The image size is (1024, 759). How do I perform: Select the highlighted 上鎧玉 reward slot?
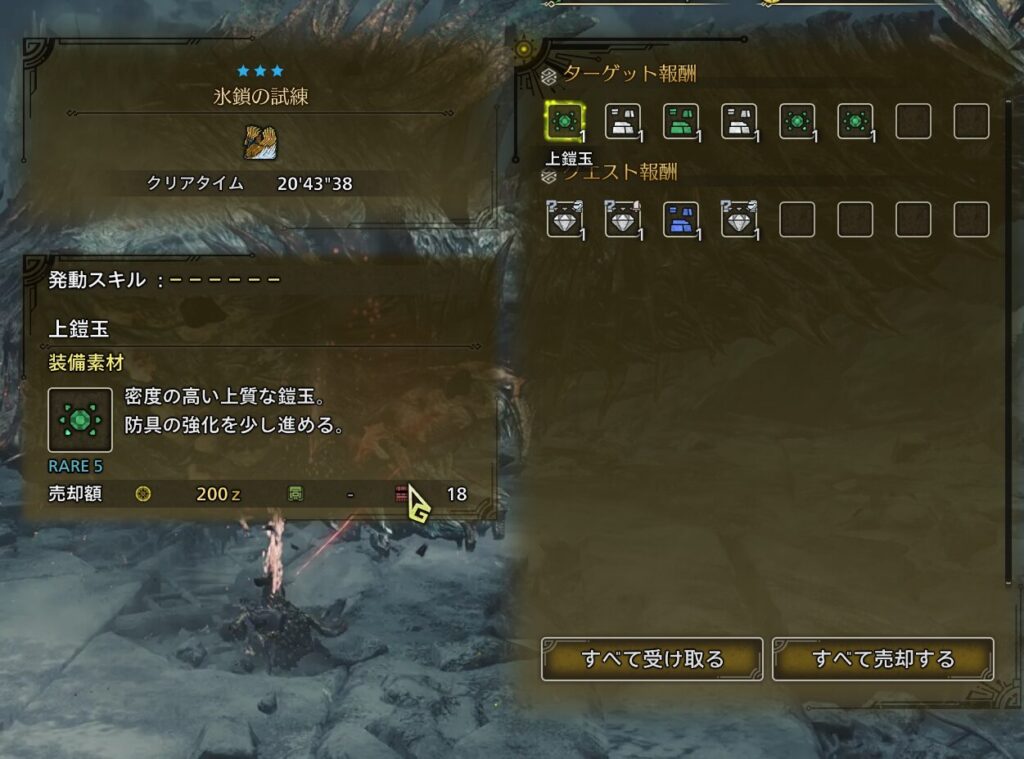tap(565, 121)
